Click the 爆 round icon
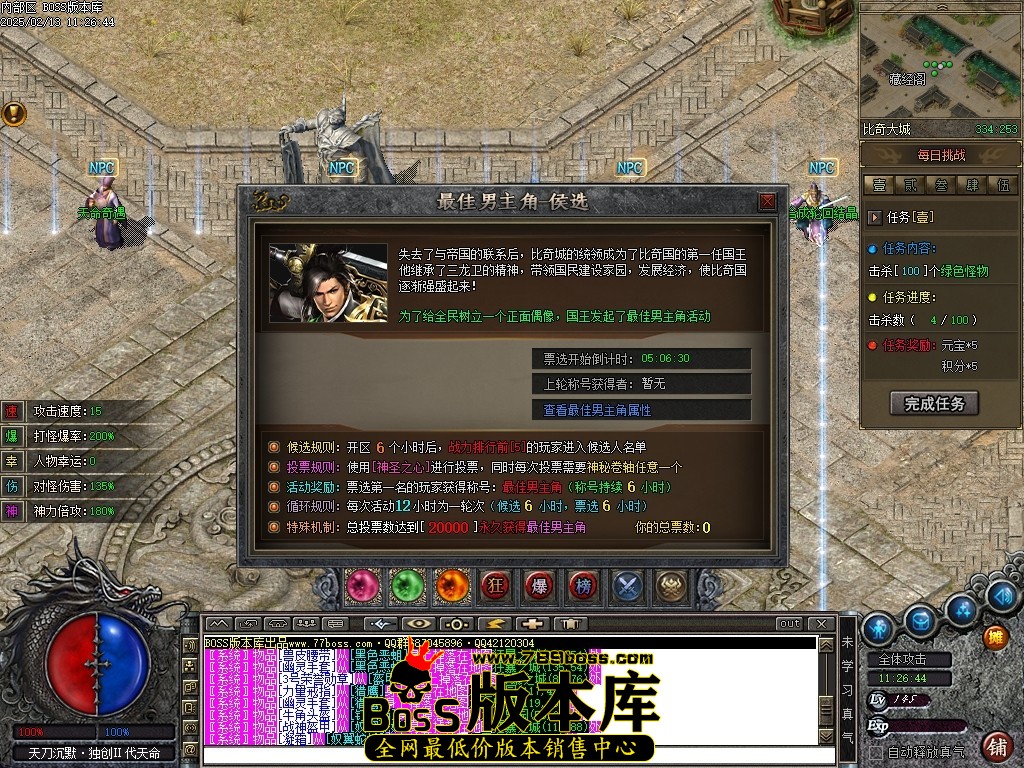Viewport: 1024px width, 768px height. pos(539,586)
